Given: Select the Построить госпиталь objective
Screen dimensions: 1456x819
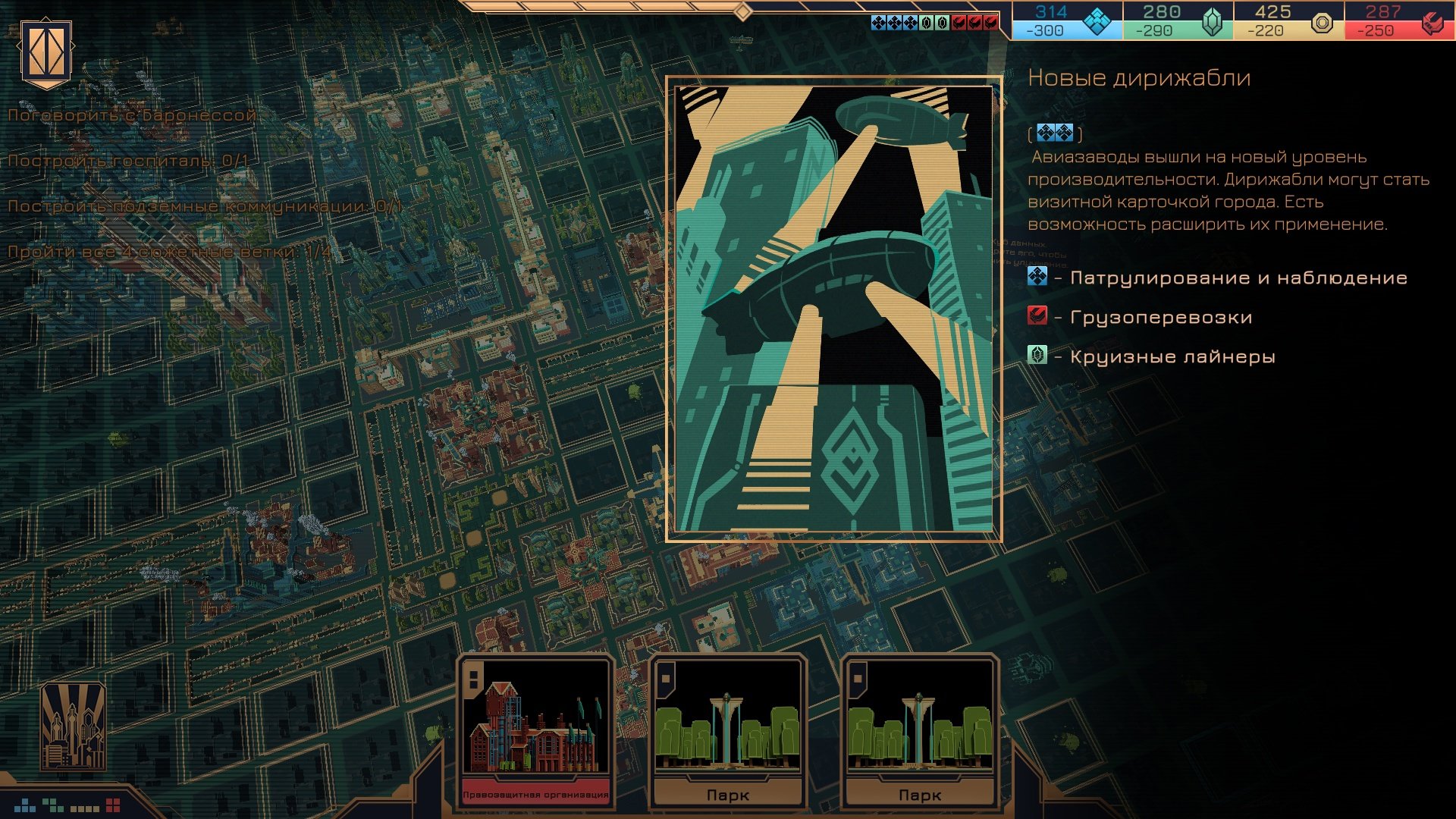Looking at the screenshot, I should click(x=128, y=161).
